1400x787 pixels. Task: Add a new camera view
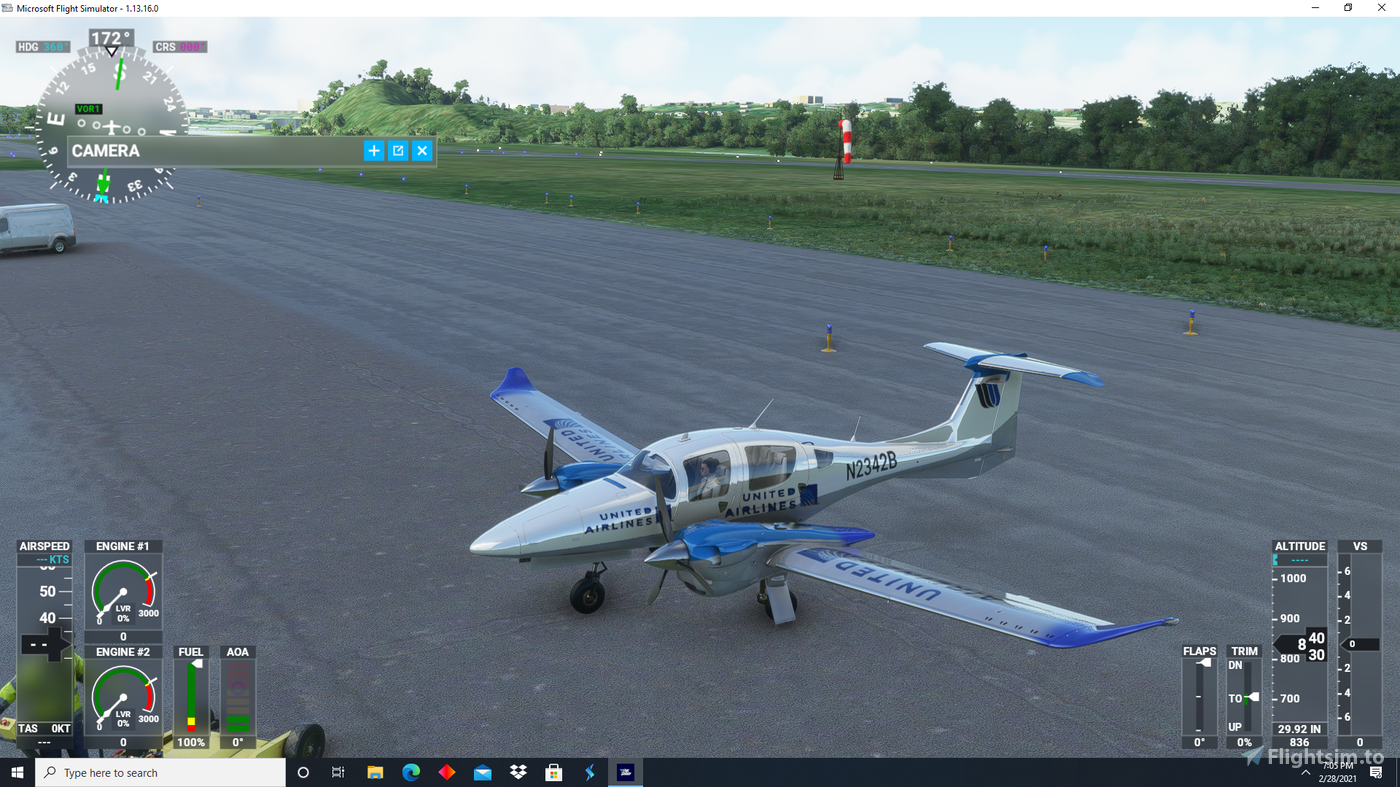pos(374,150)
